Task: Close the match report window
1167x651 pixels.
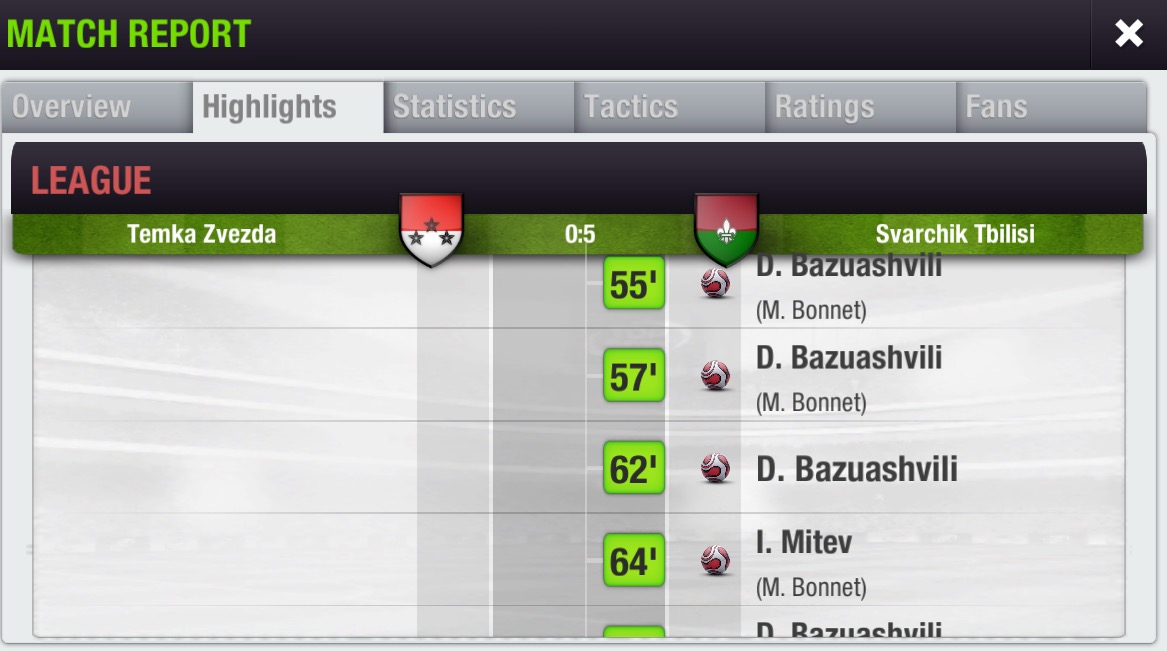Action: pyautogui.click(x=1128, y=34)
